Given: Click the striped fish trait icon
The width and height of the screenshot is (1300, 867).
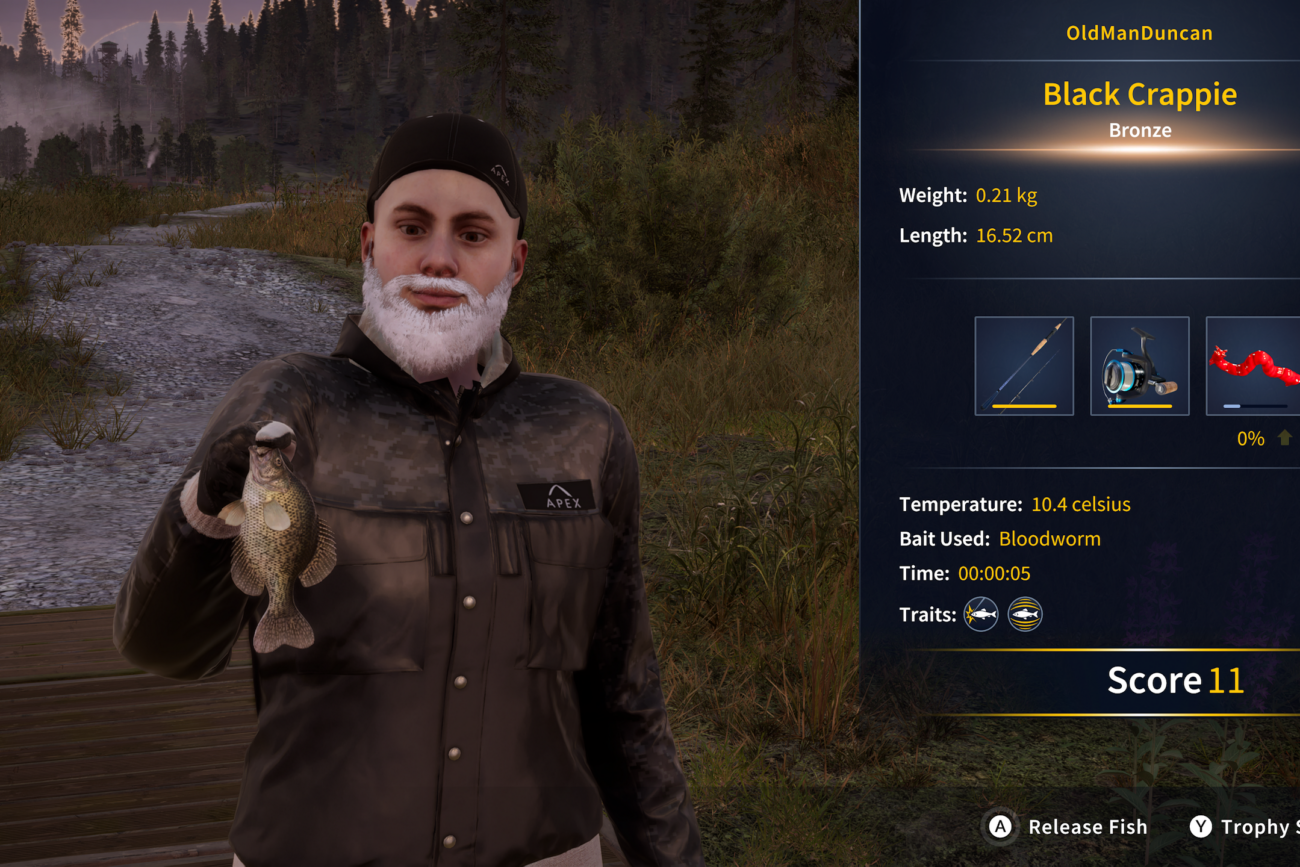Looking at the screenshot, I should coord(1025,614).
